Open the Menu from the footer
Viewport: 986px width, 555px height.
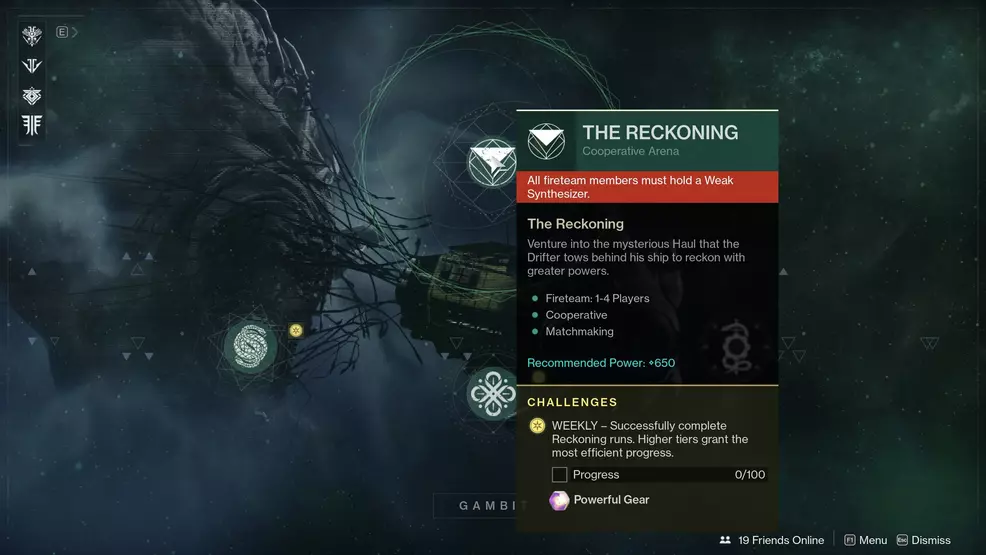865,540
